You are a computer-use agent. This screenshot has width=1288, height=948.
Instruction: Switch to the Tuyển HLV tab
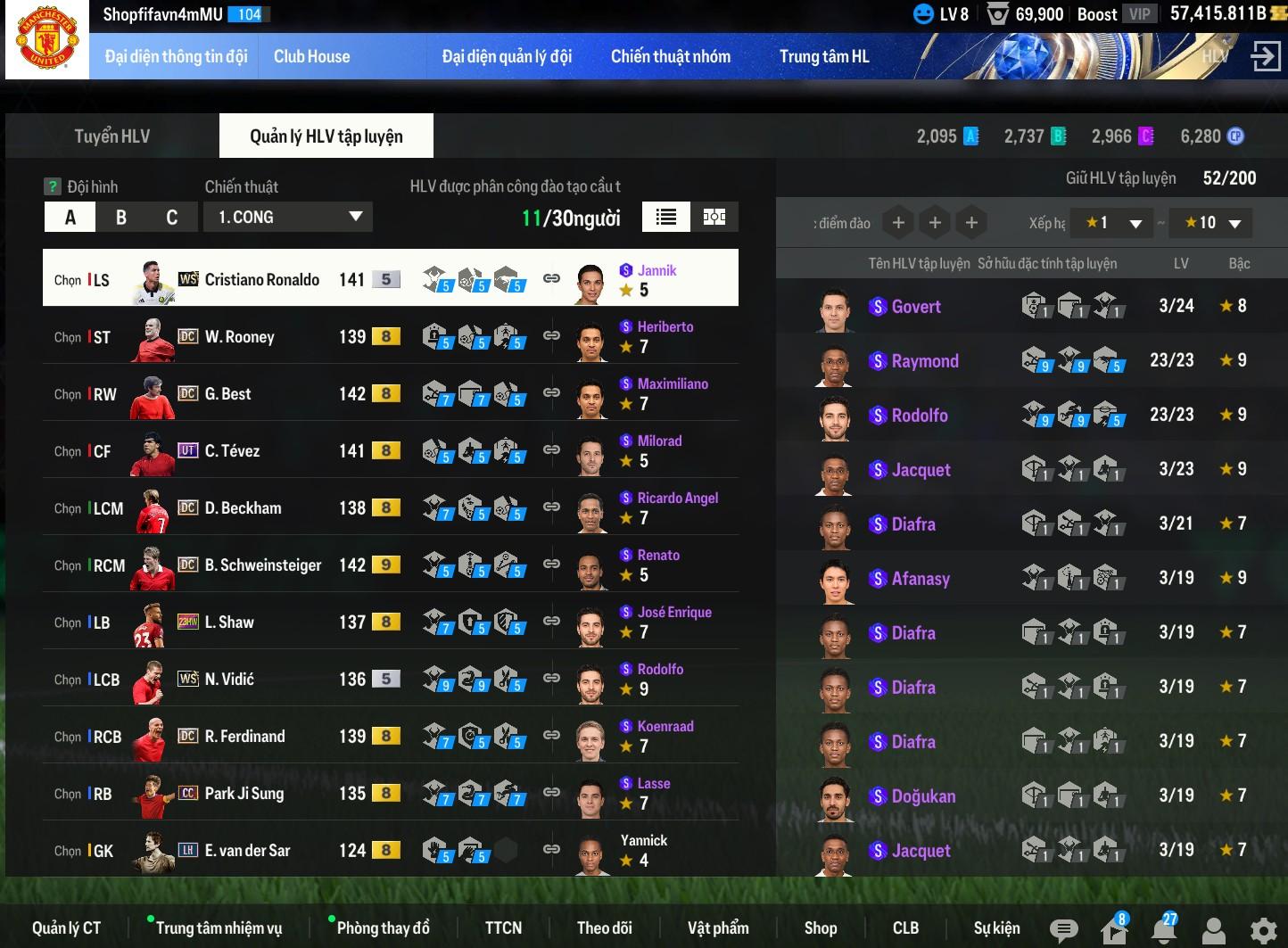tap(111, 136)
